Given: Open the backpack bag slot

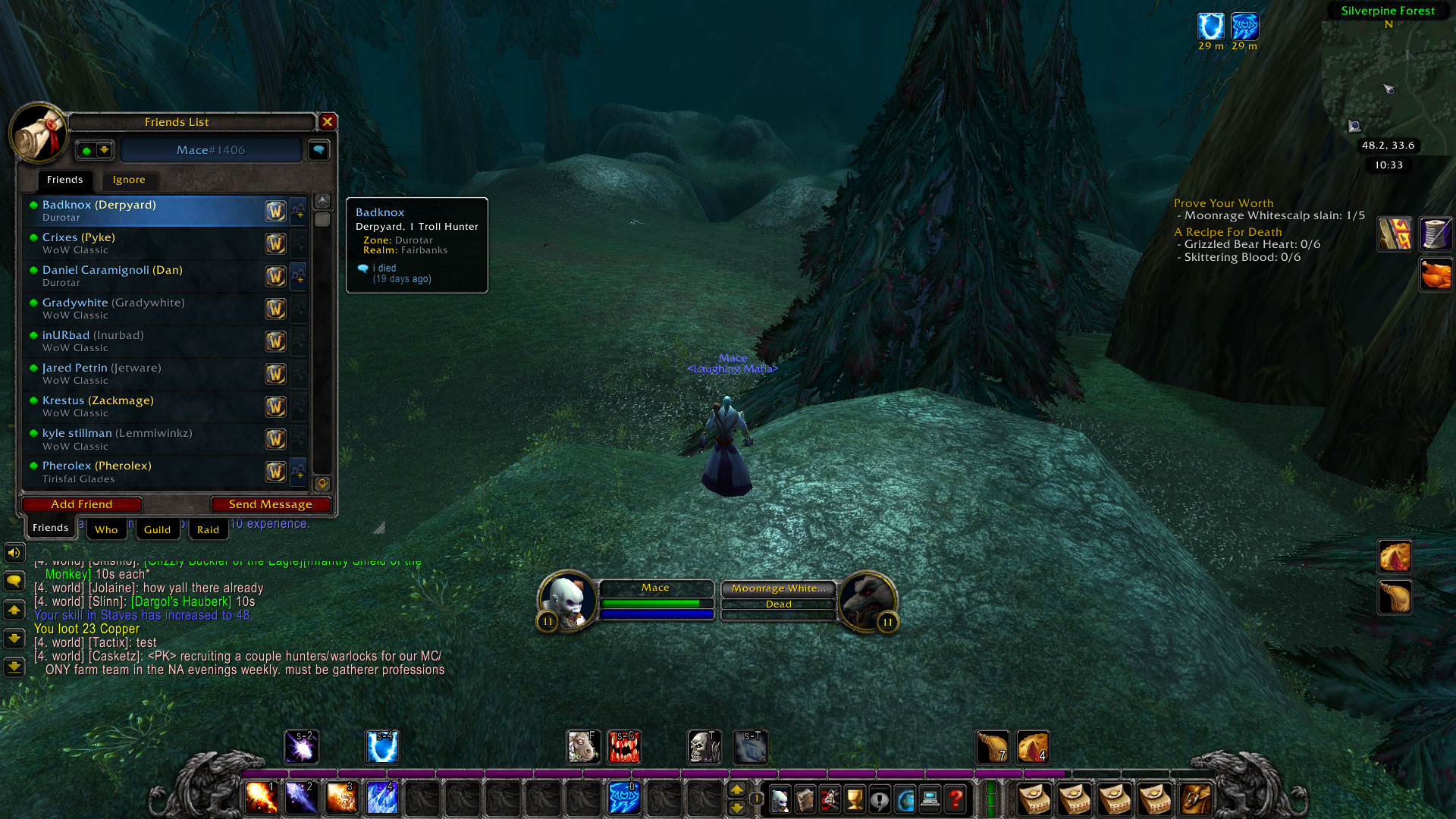Looking at the screenshot, I should click(x=1195, y=799).
